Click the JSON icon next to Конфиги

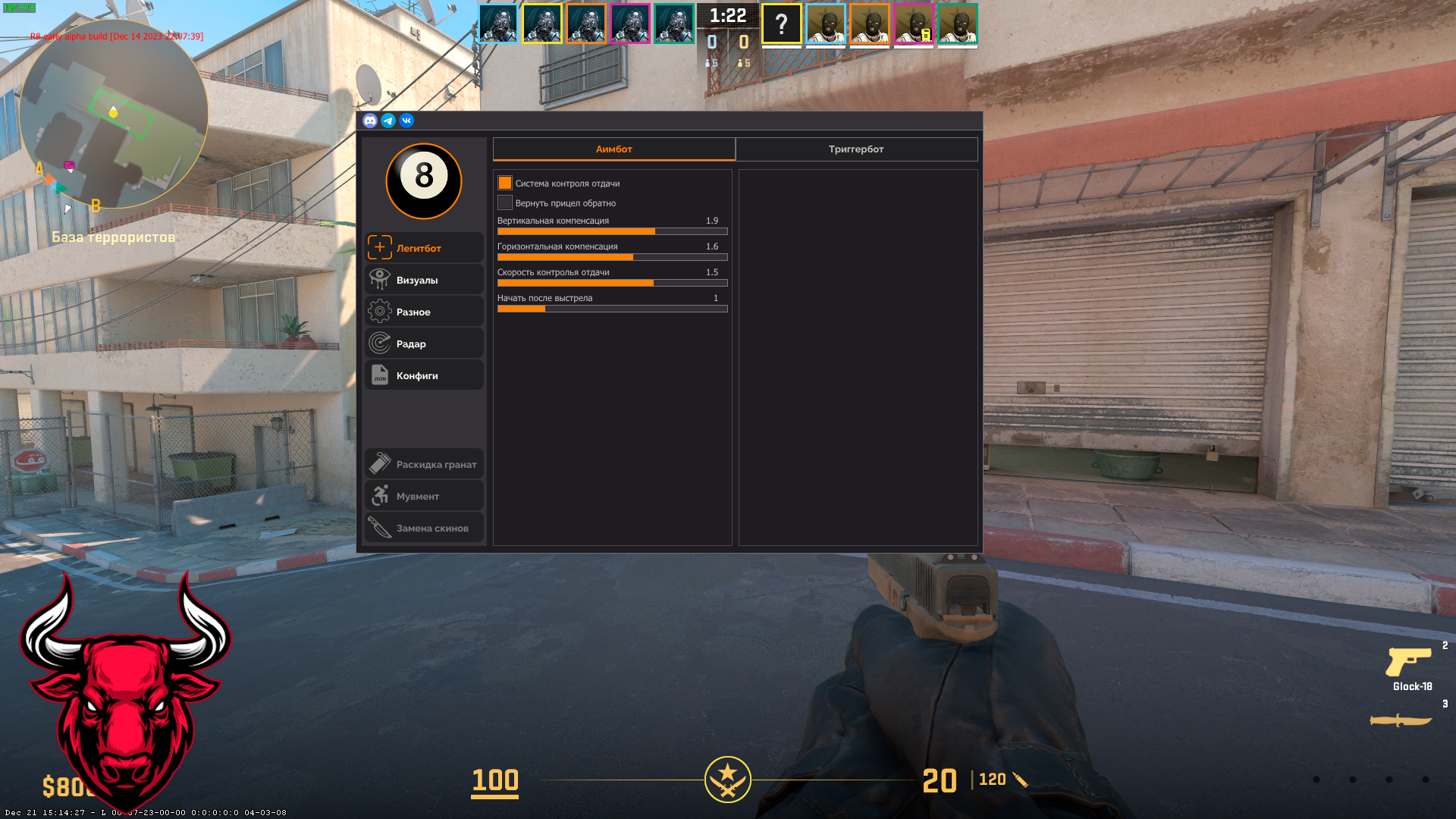point(379,375)
